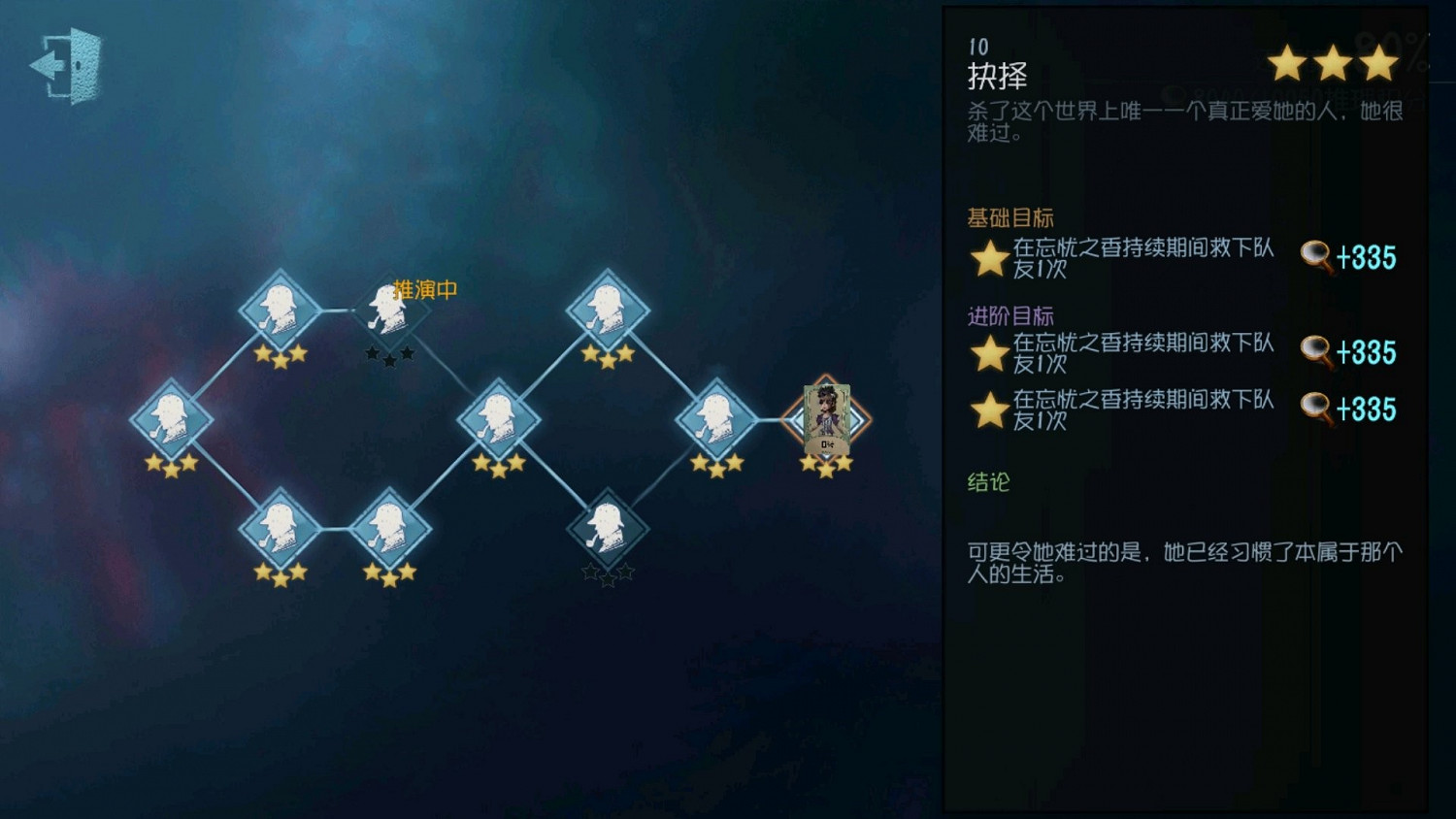The height and width of the screenshot is (819, 1456).
Task: Select the detective node connected to the character card
Action: [718, 419]
